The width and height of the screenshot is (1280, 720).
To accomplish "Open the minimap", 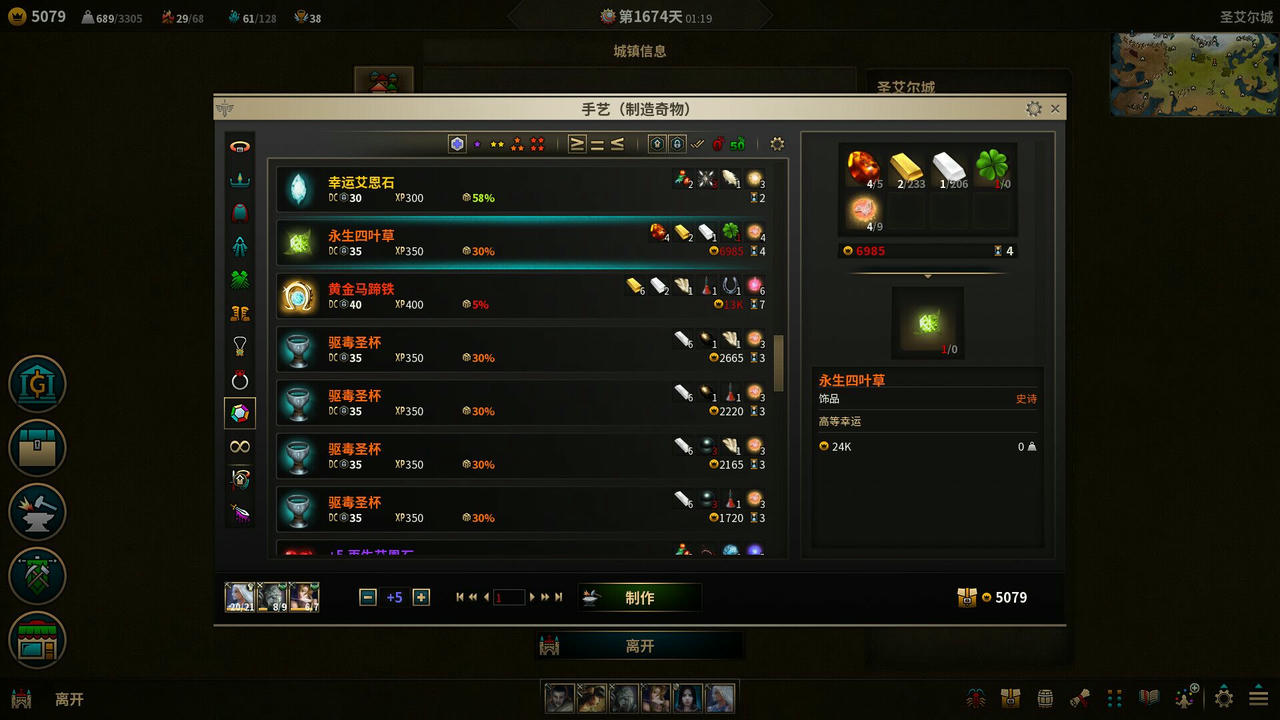I will (x=1194, y=74).
